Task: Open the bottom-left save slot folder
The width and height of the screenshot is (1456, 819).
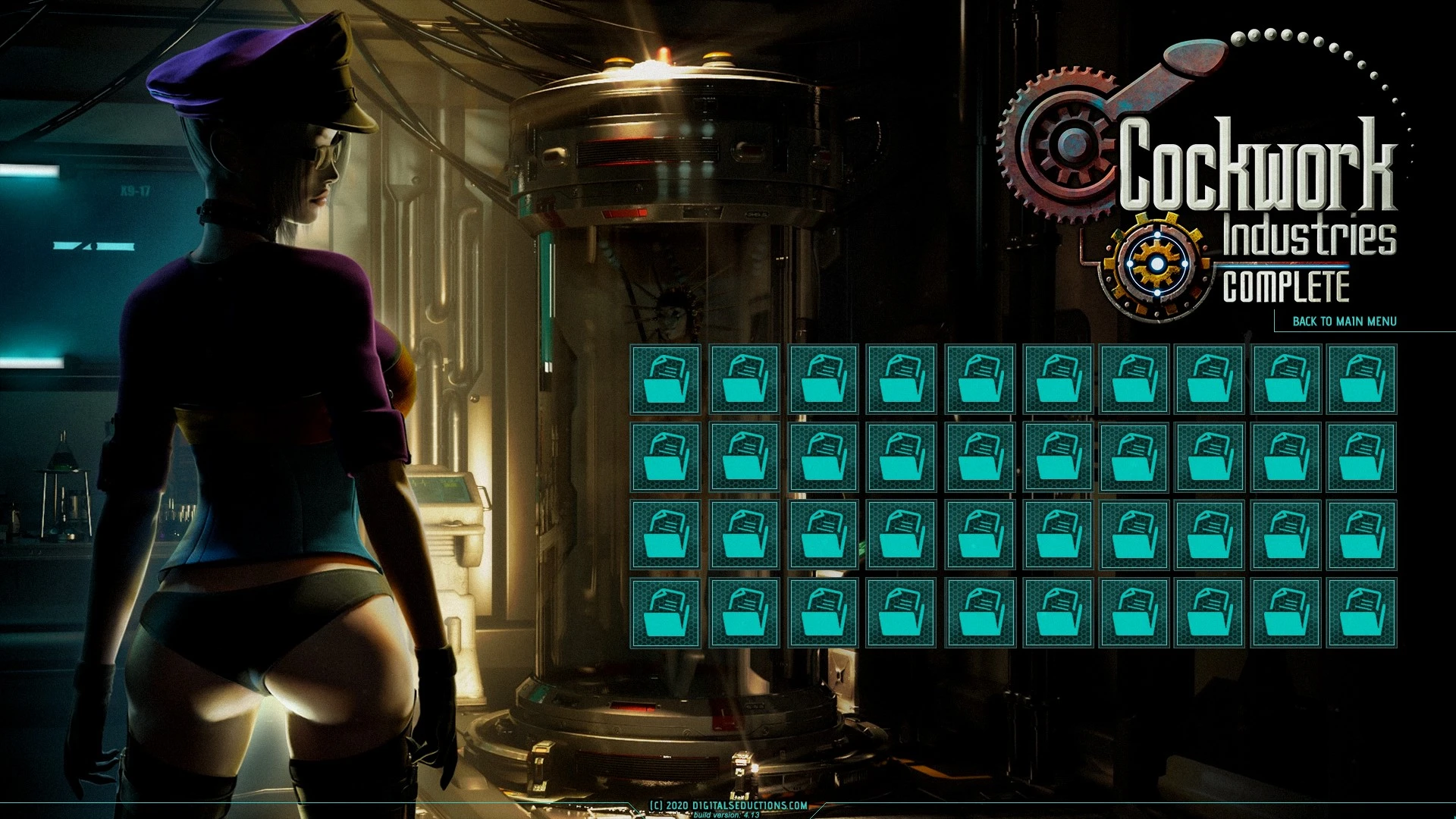Action: pos(664,611)
